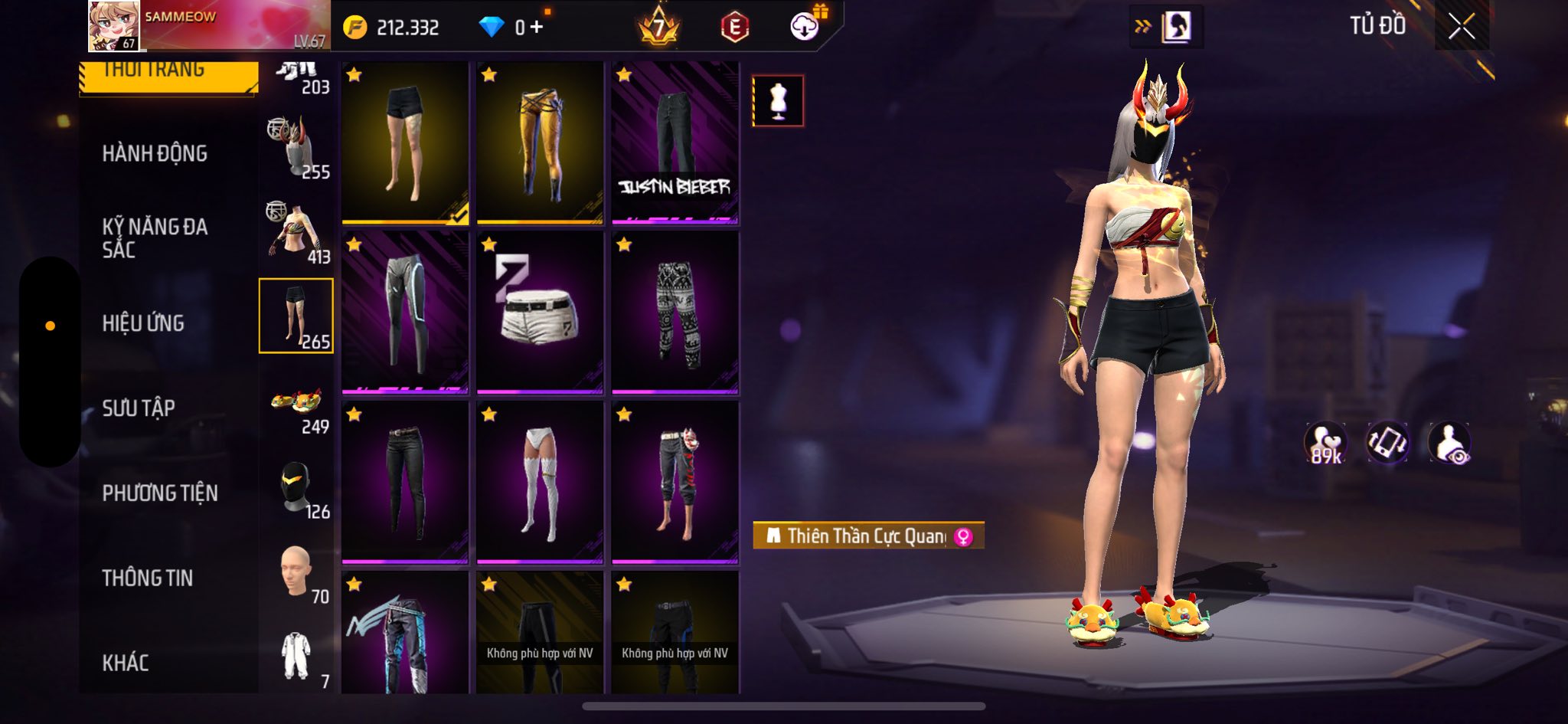Open the face subcategory showing 70

pyautogui.click(x=297, y=573)
